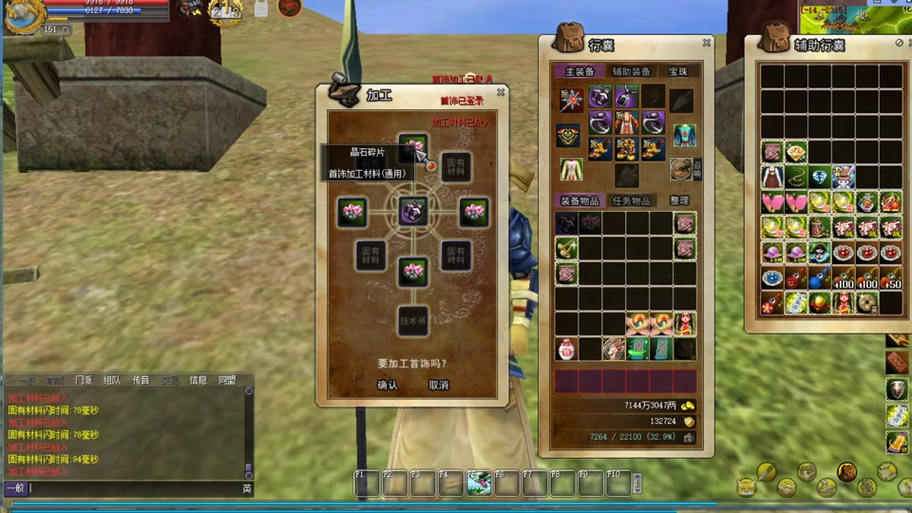Switch to the 任务物品 tab
The width and height of the screenshot is (912, 513).
click(x=631, y=201)
